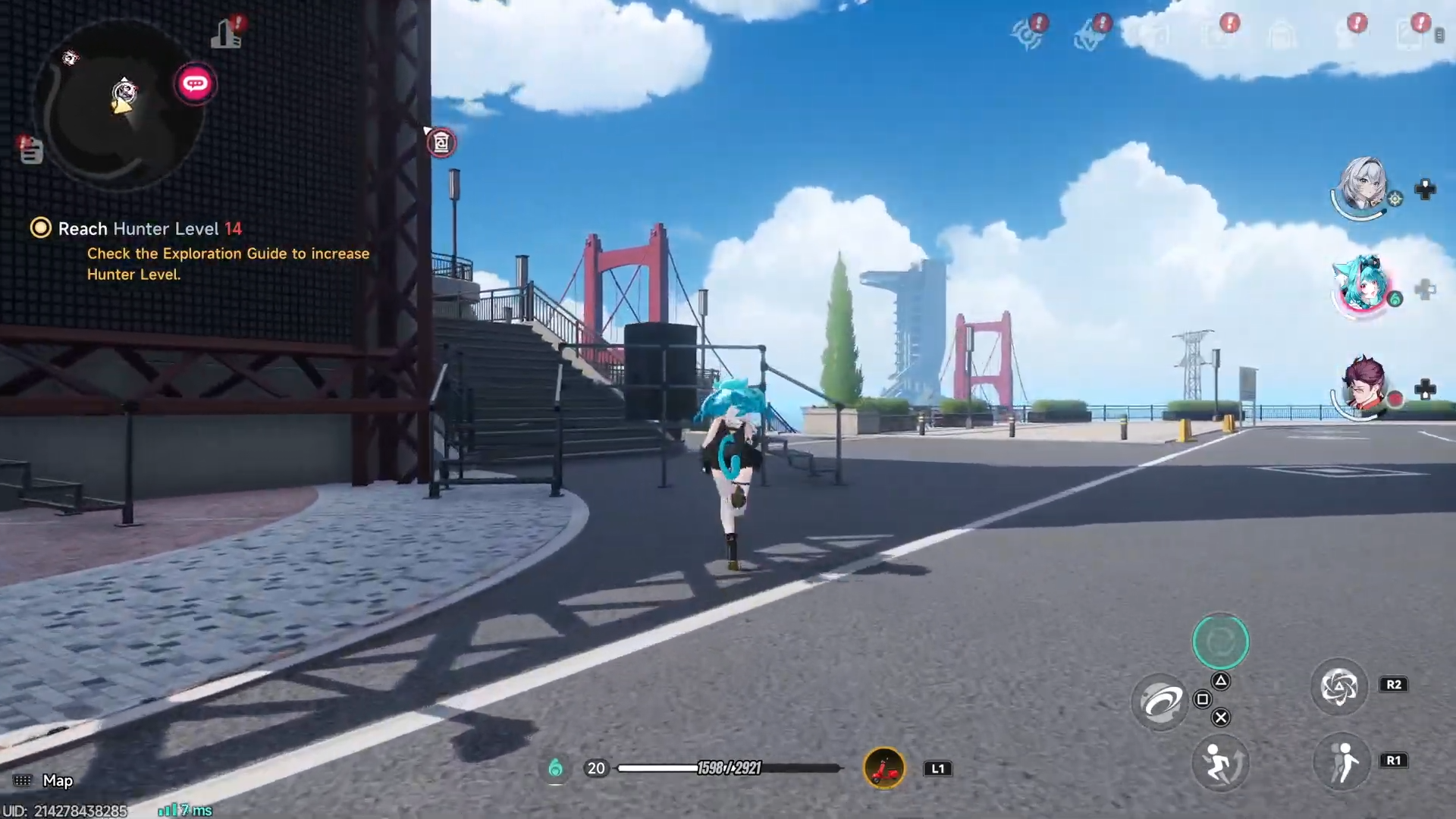Activate the green glowing circular skill button
This screenshot has width=1456, height=819.
(x=1220, y=642)
